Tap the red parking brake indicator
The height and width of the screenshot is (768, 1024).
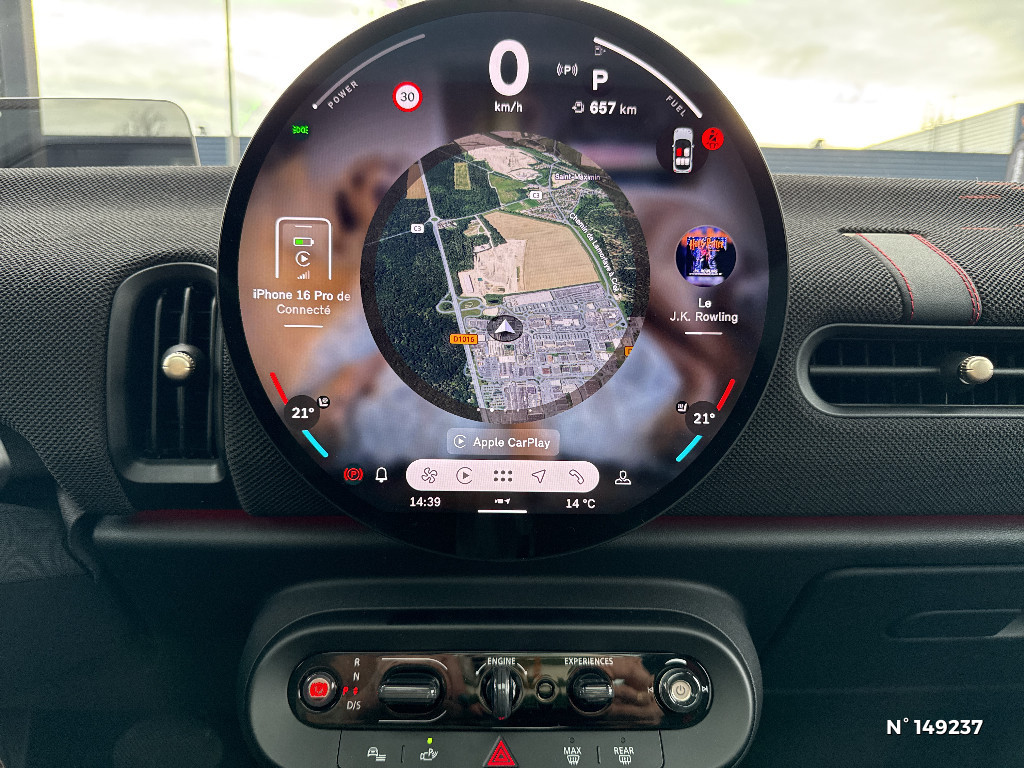pyautogui.click(x=352, y=475)
